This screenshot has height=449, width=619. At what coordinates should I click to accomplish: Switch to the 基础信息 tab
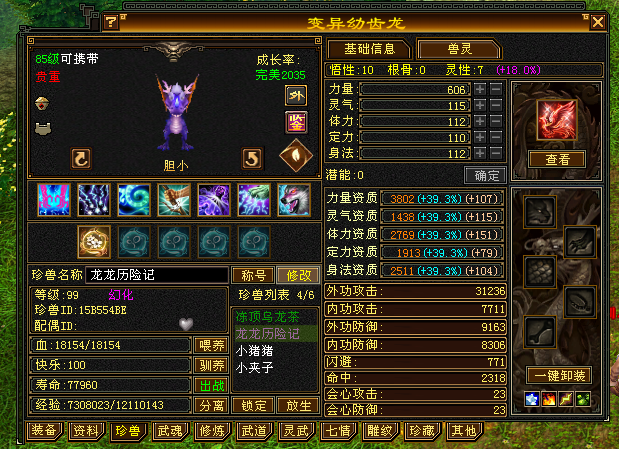(369, 49)
